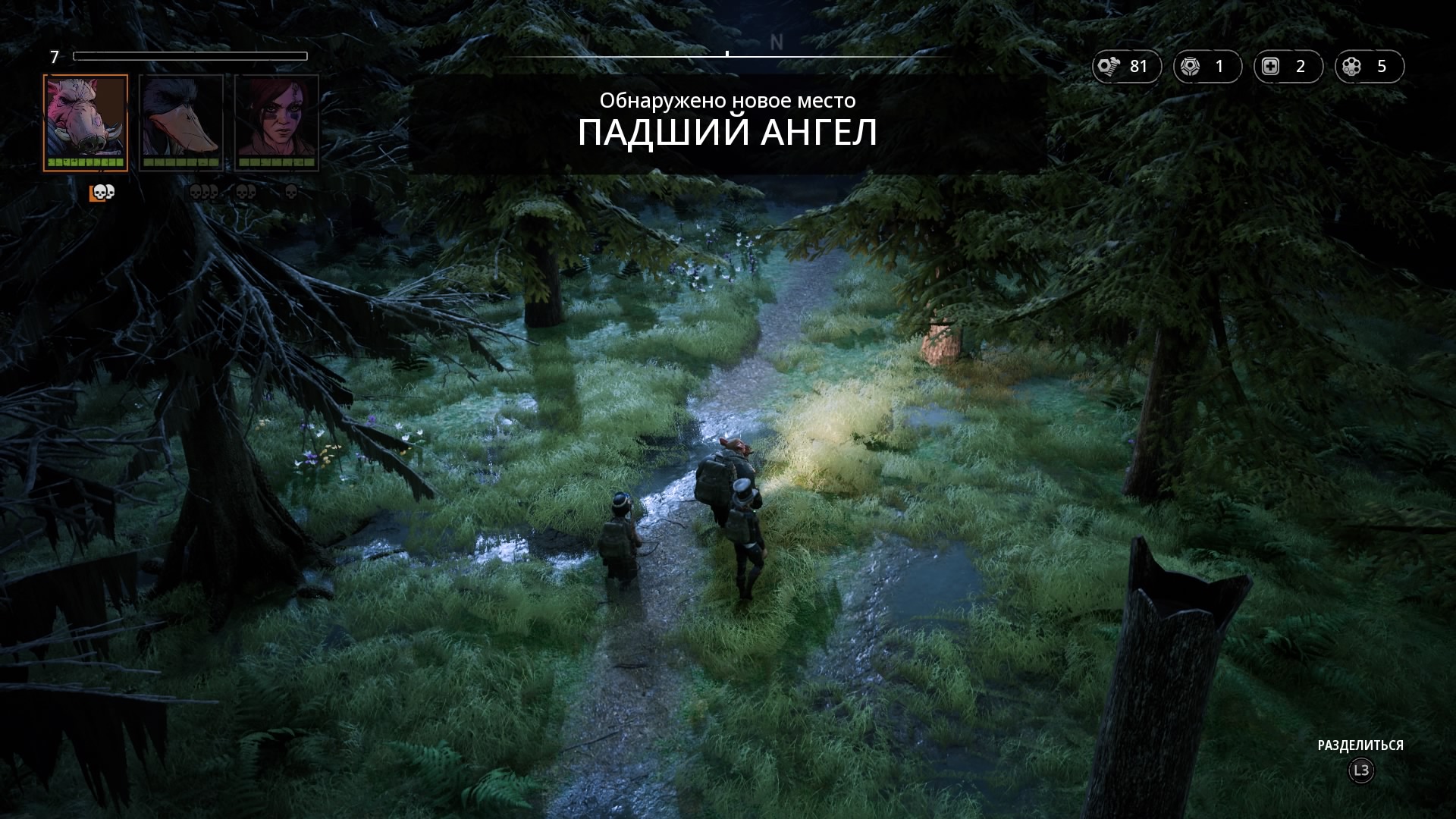The width and height of the screenshot is (1456, 819).
Task: Click the weapon parts counter showing 1
Action: click(x=1207, y=67)
